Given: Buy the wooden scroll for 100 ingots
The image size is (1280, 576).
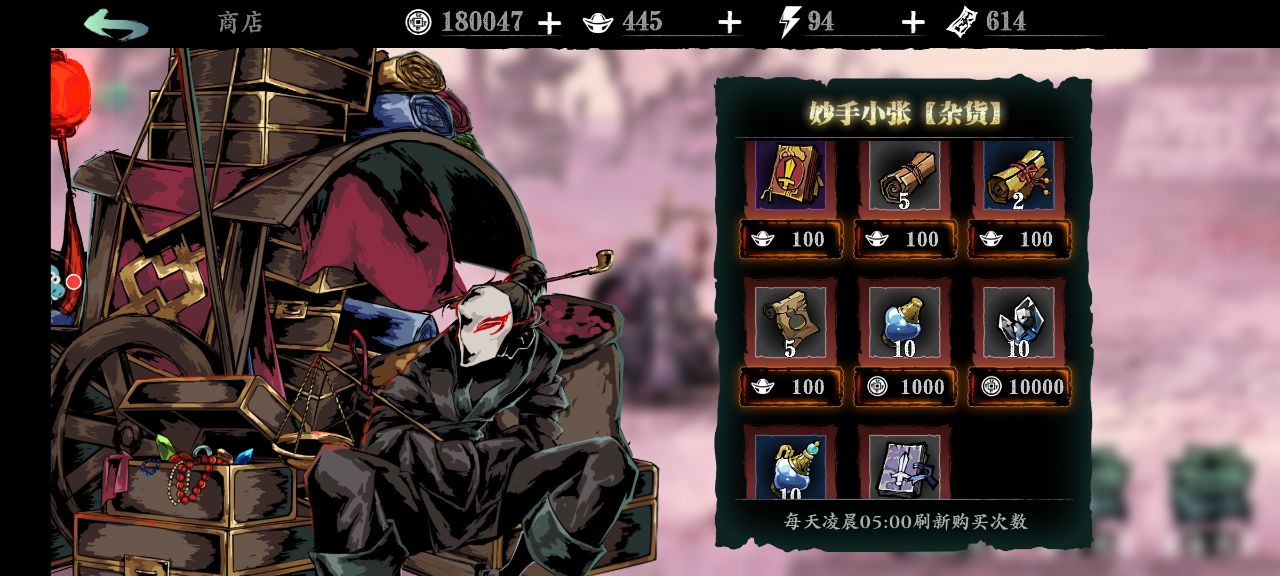Looking at the screenshot, I should coord(905,239).
